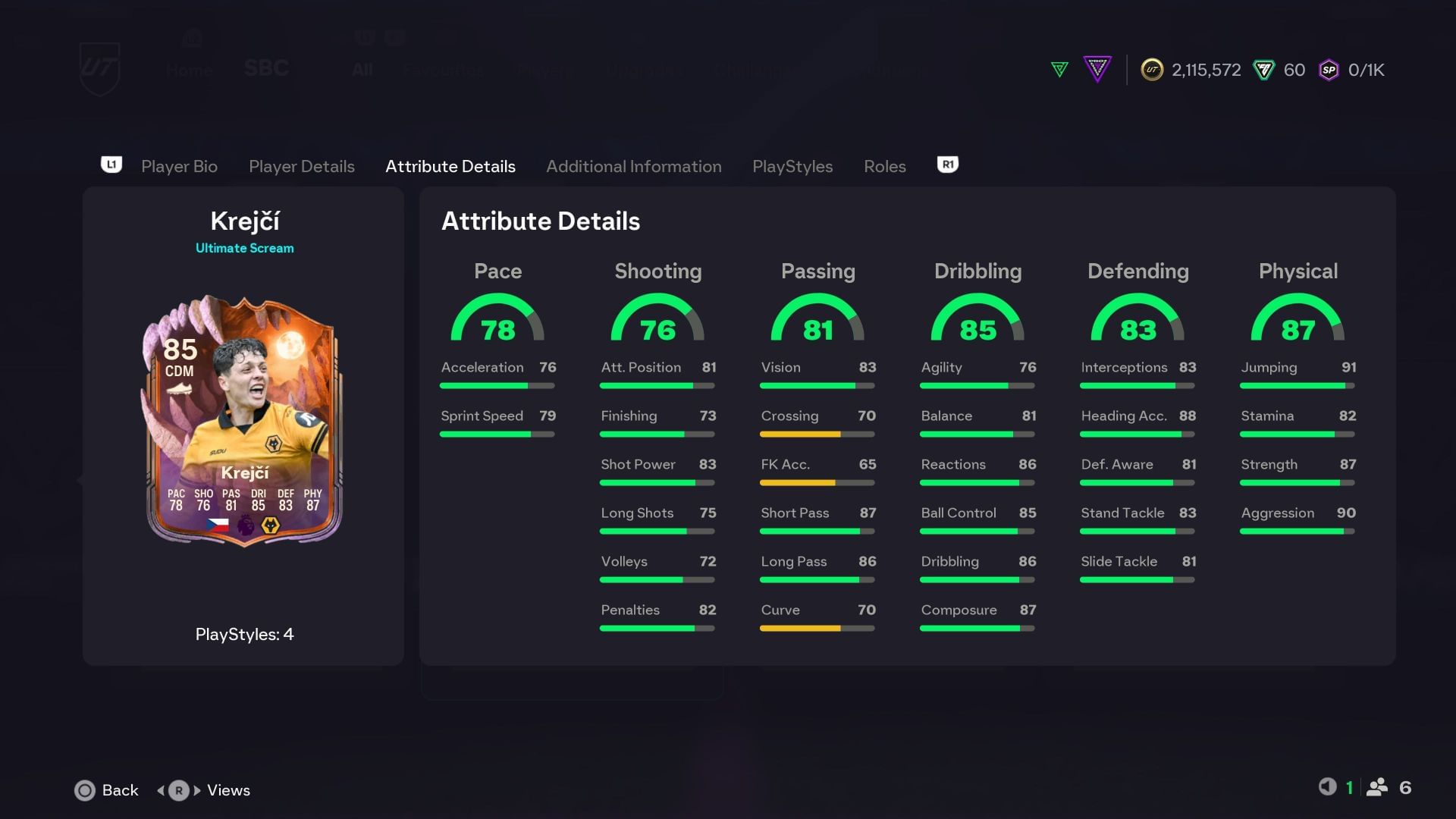Select the purple Pro objectives icon
This screenshot has height=819, width=1456.
coord(1097,69)
